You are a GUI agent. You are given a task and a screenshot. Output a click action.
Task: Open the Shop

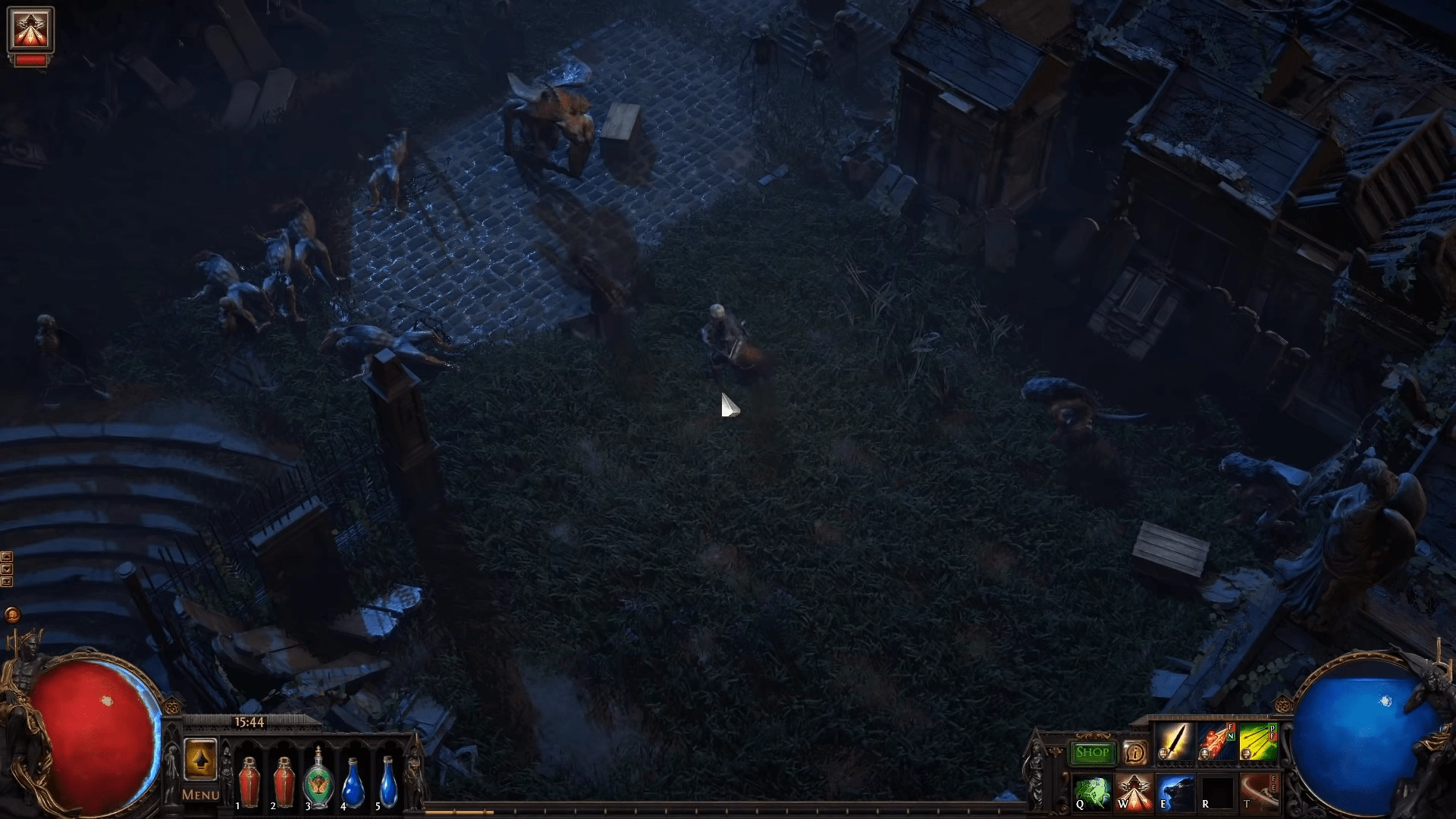pos(1093,752)
